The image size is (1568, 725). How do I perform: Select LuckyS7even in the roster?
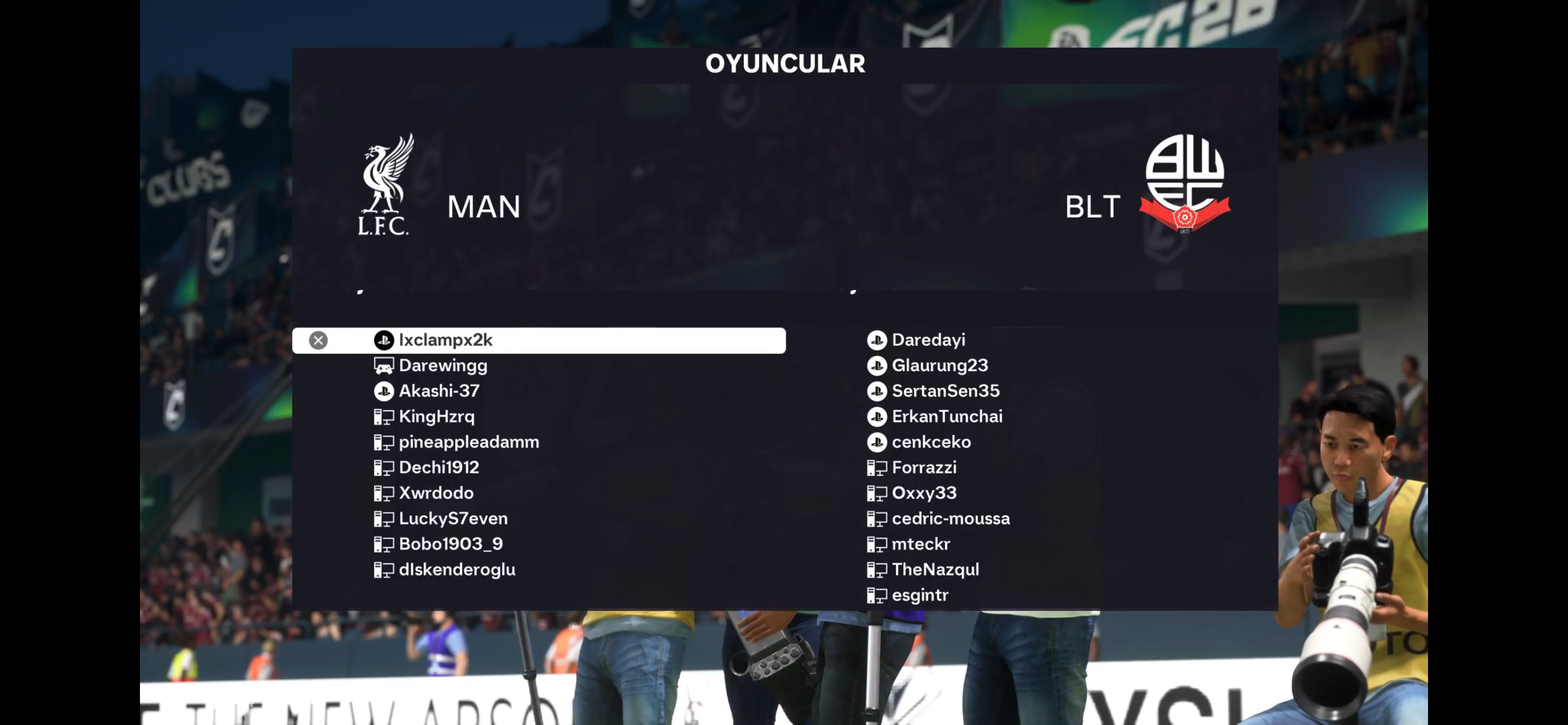pos(453,518)
